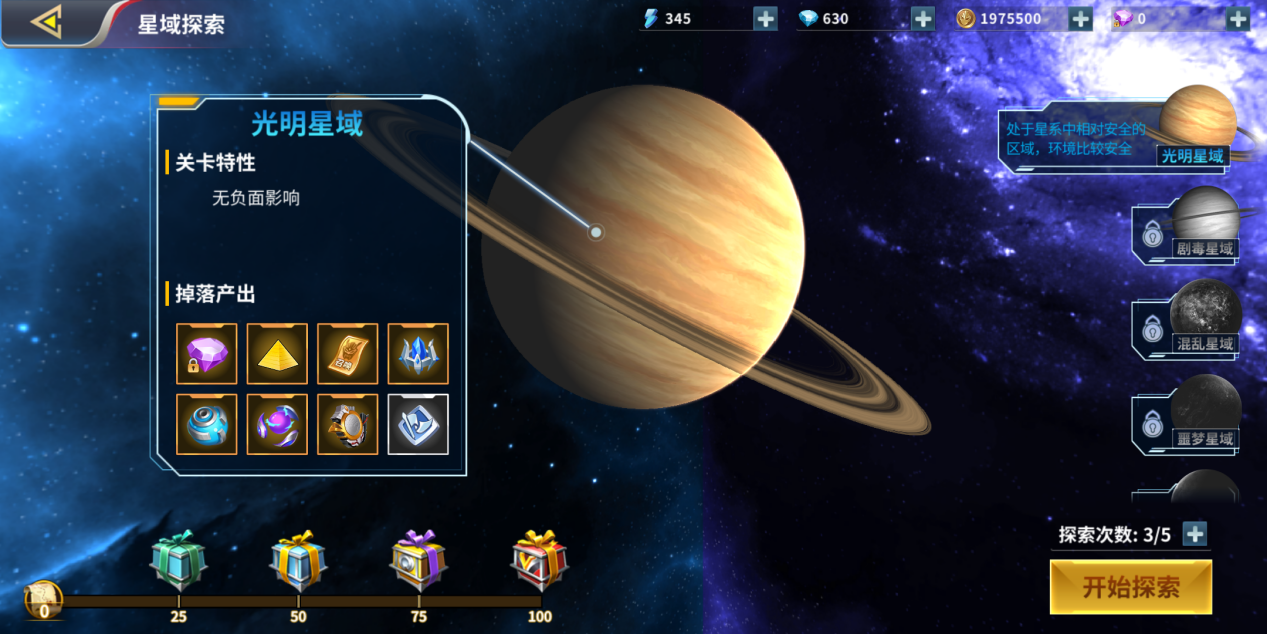Inspect the orange scroll drop item
The height and width of the screenshot is (634, 1267).
click(x=348, y=354)
